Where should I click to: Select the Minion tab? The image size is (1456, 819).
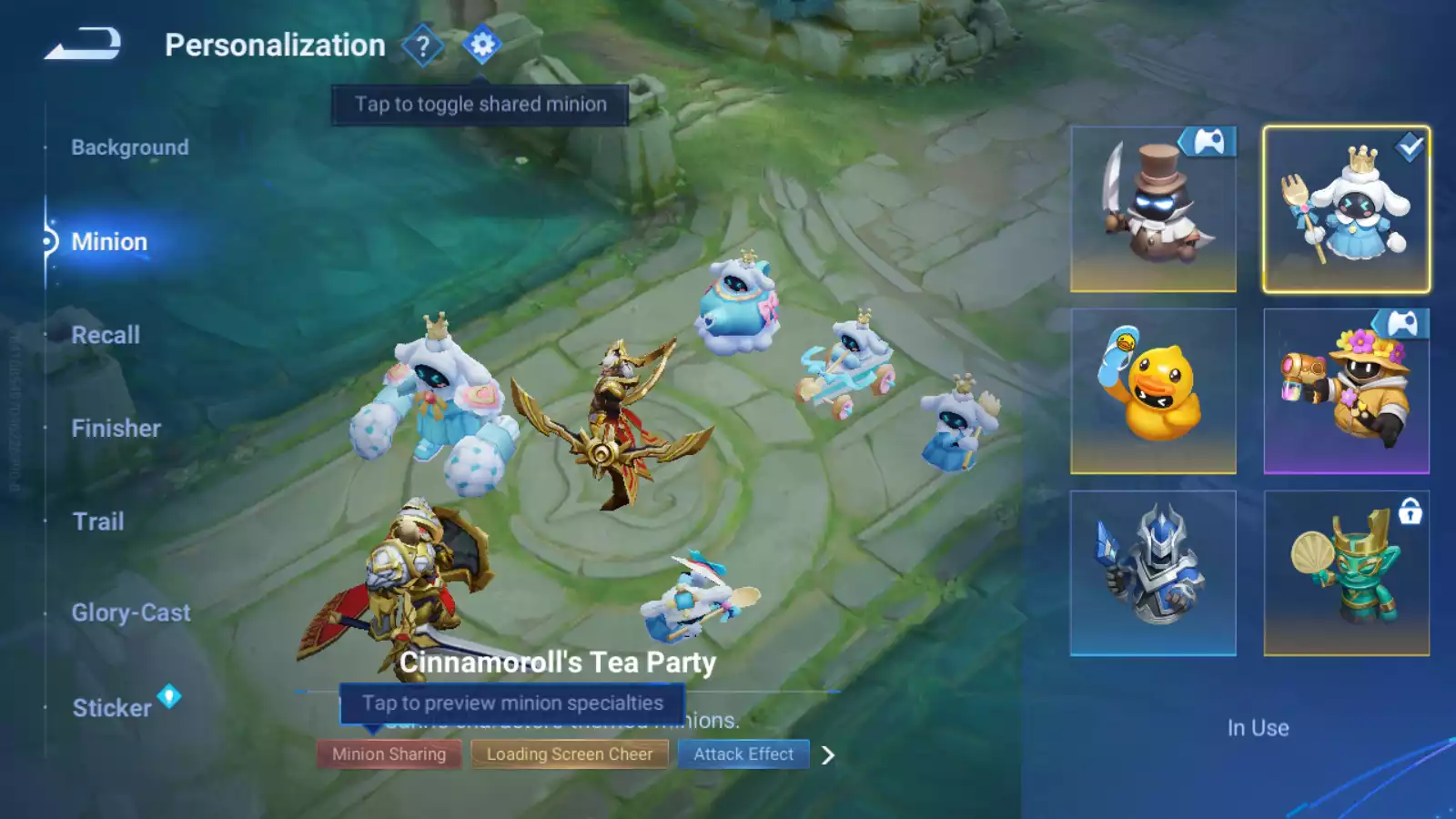[x=109, y=242]
